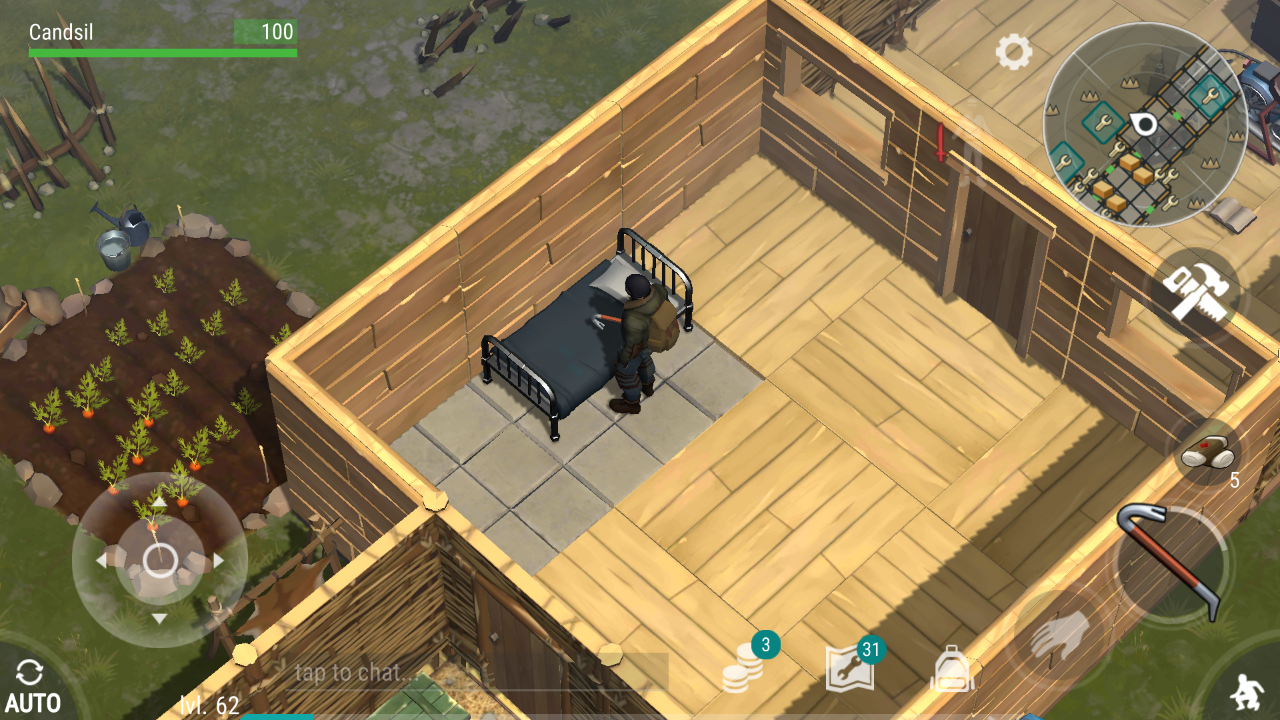The image size is (1280, 720).
Task: Open the circular minimap
Action: [x=1144, y=124]
